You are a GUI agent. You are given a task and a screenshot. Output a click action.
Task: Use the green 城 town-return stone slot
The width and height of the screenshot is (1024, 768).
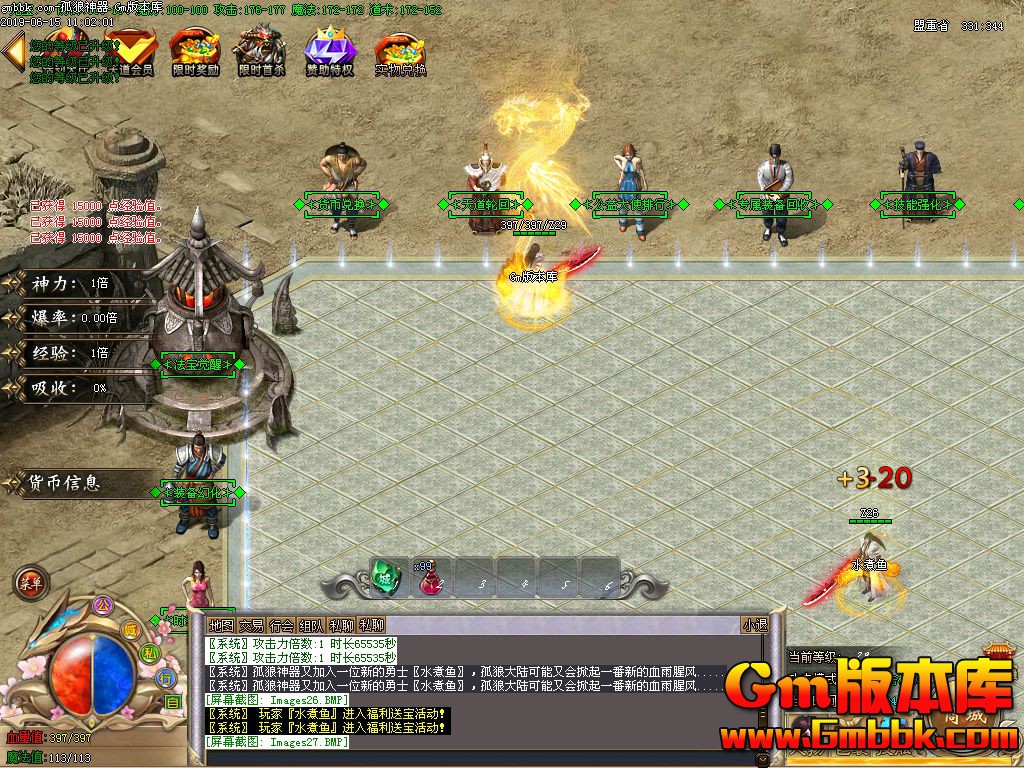coord(387,577)
